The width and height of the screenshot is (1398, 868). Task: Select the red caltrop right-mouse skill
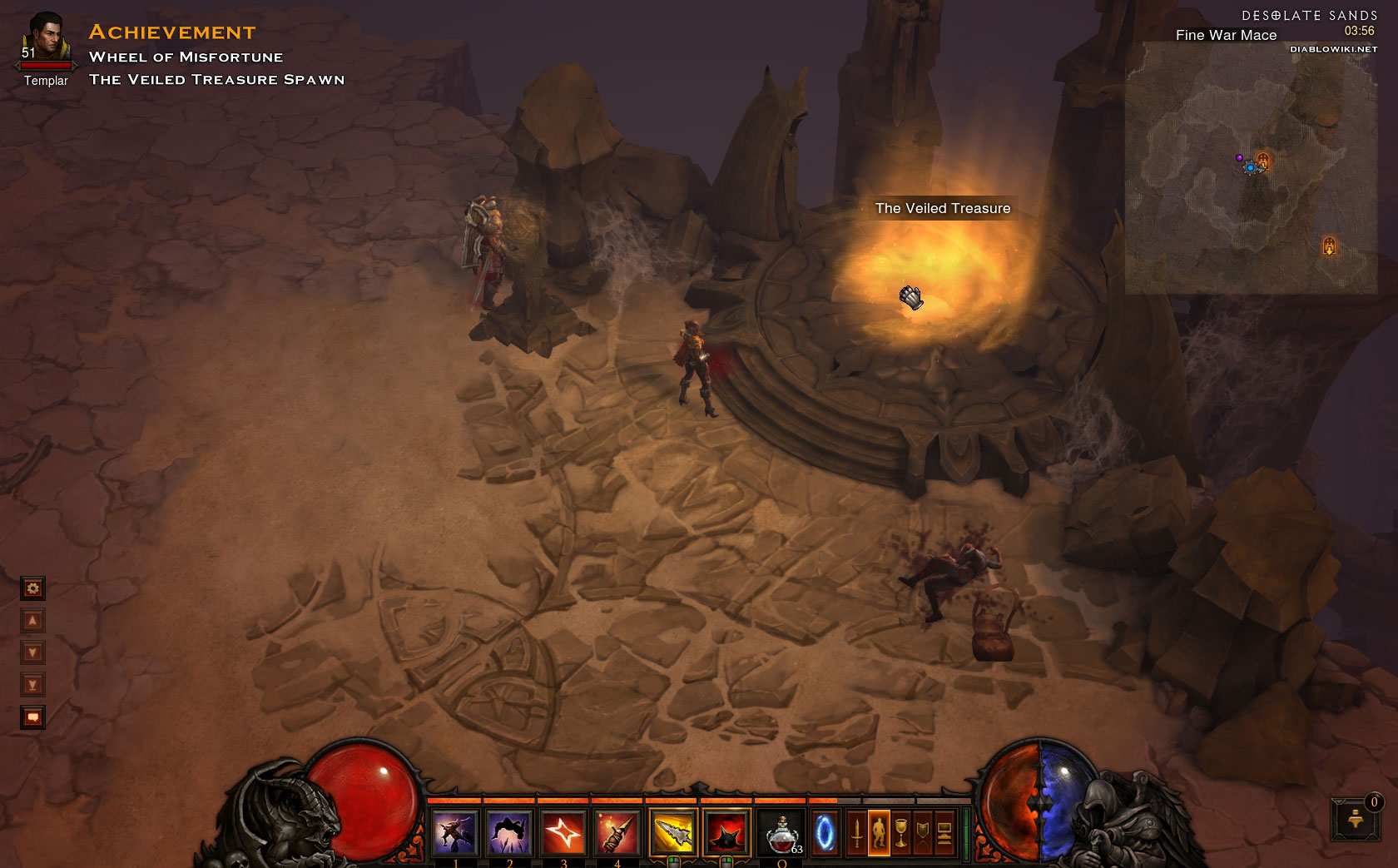pyautogui.click(x=726, y=832)
